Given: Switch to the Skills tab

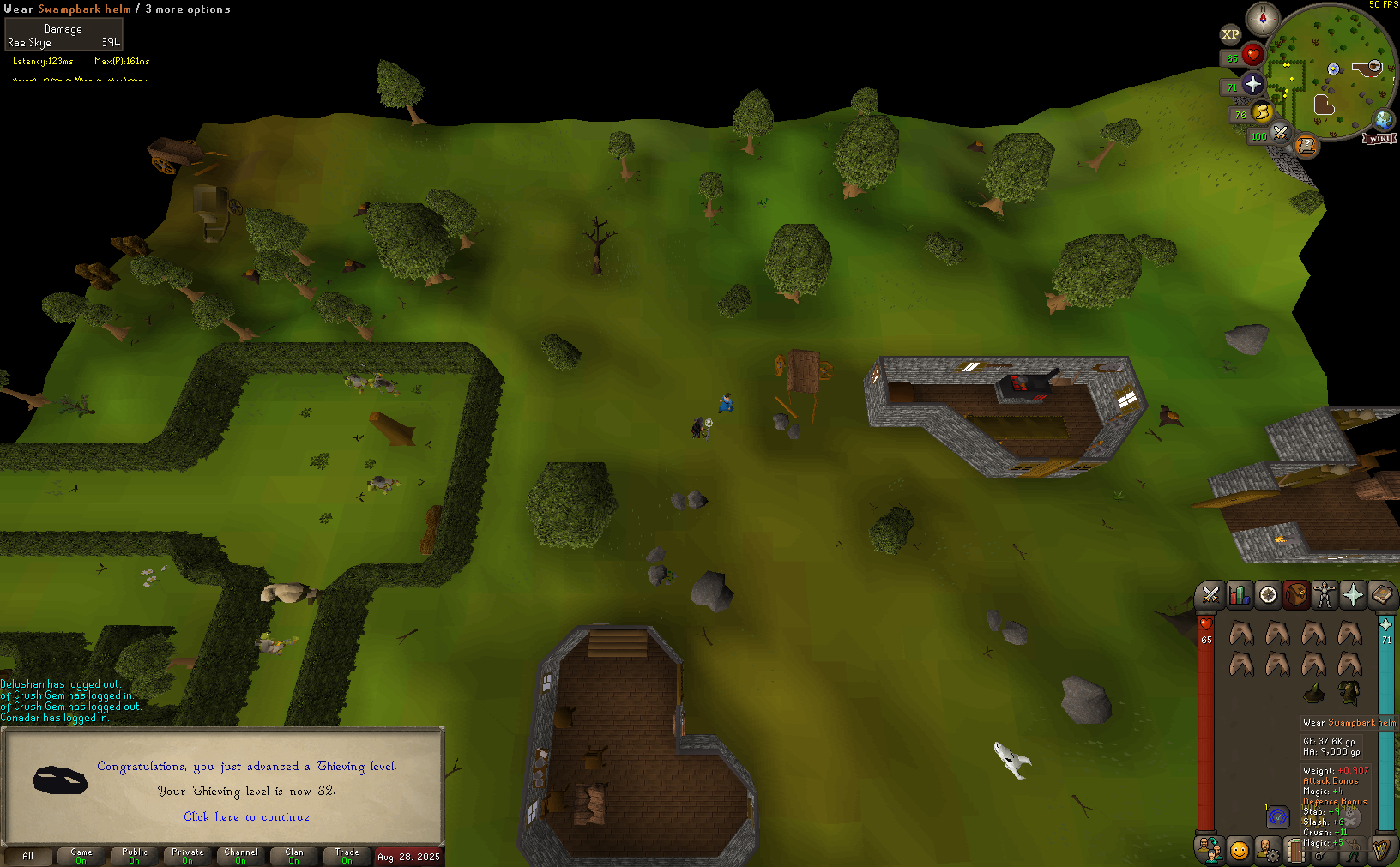Looking at the screenshot, I should point(1239,594).
